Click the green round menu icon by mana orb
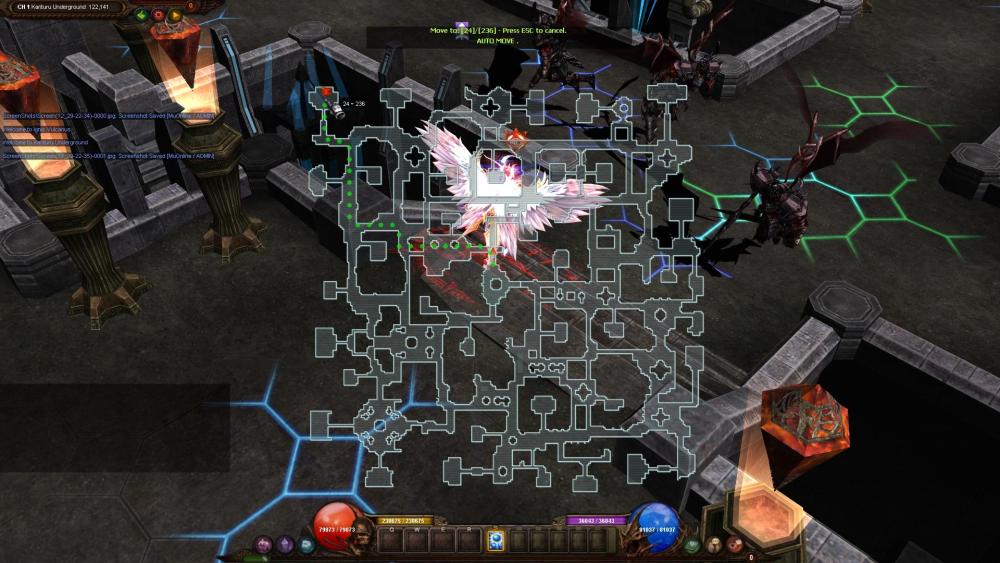Image resolution: width=1000 pixels, height=563 pixels. [x=692, y=546]
